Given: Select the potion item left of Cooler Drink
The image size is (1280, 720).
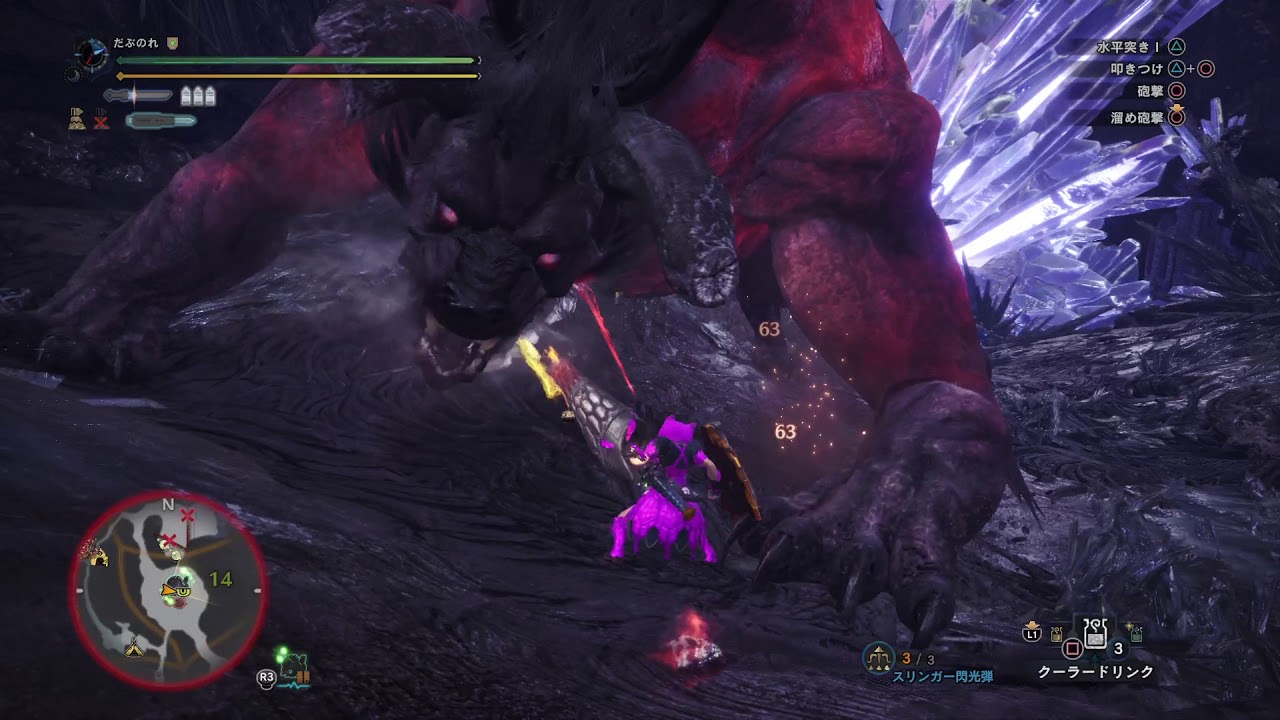Looking at the screenshot, I should 1056,634.
